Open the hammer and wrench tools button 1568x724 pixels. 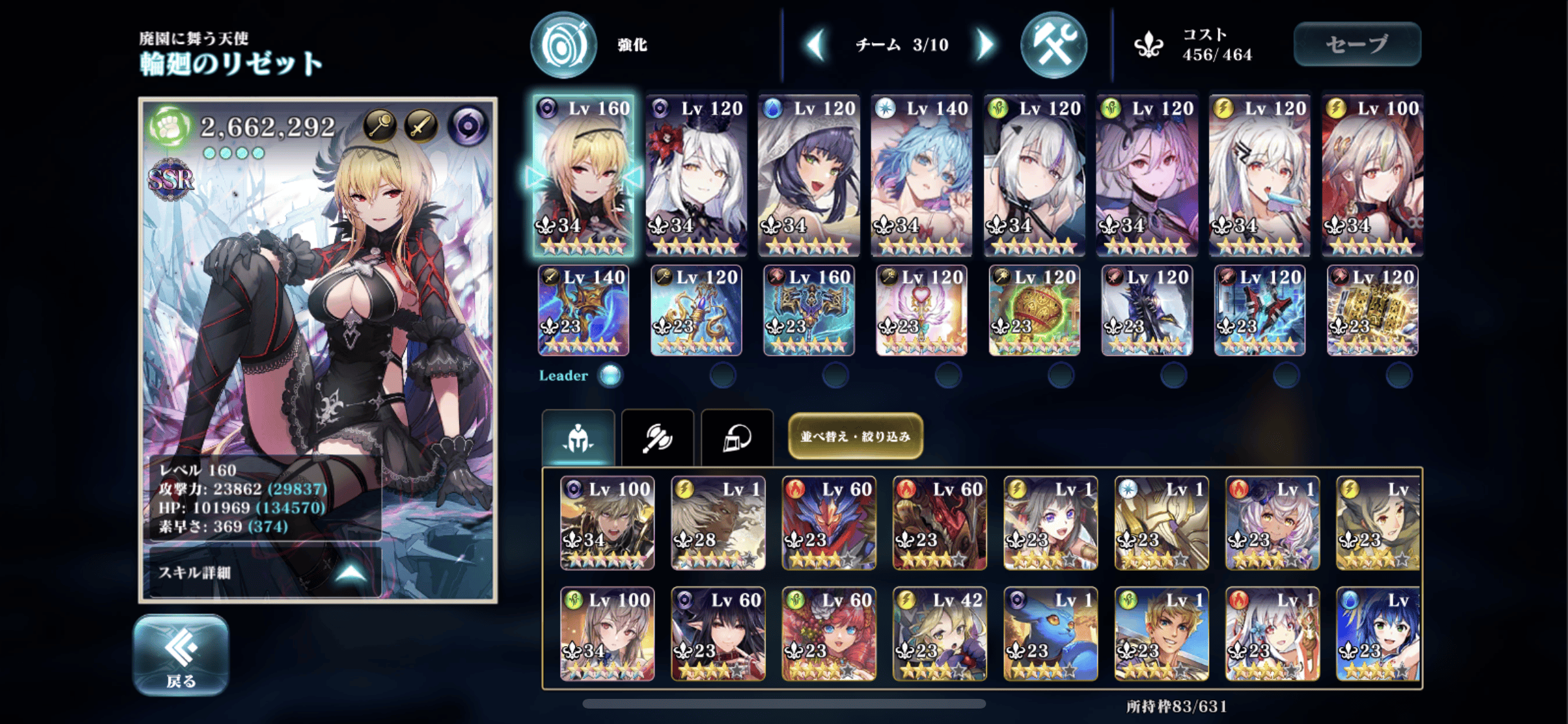point(1054,45)
